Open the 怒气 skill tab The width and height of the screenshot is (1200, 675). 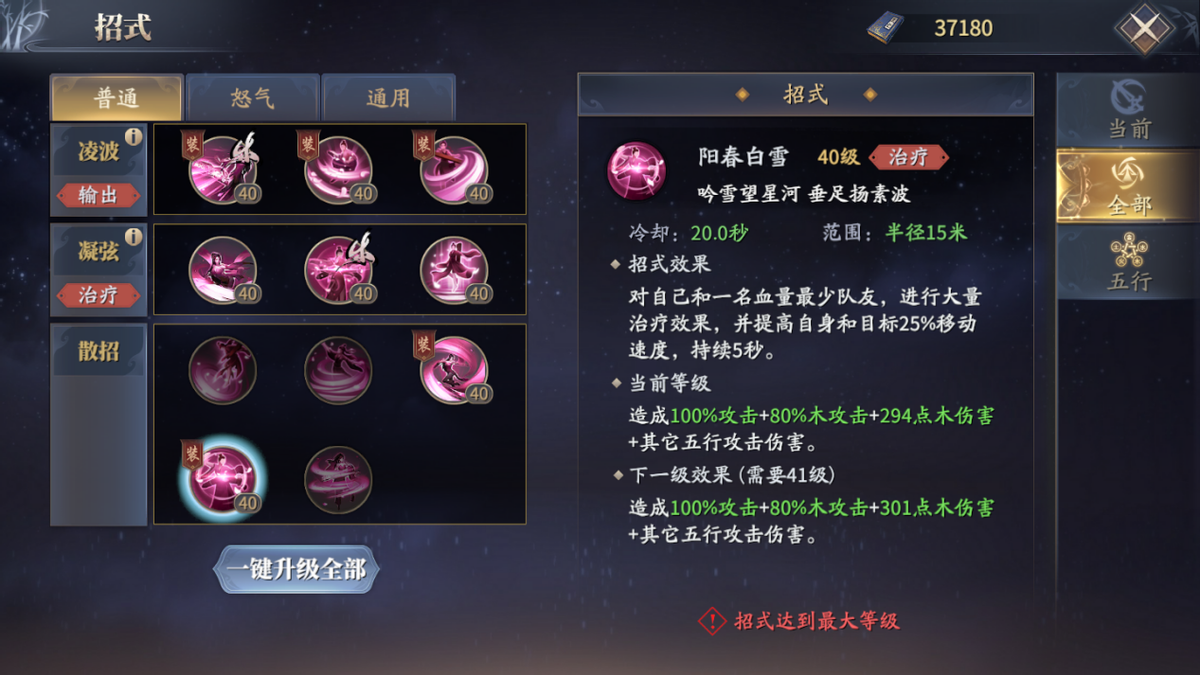tap(252, 98)
